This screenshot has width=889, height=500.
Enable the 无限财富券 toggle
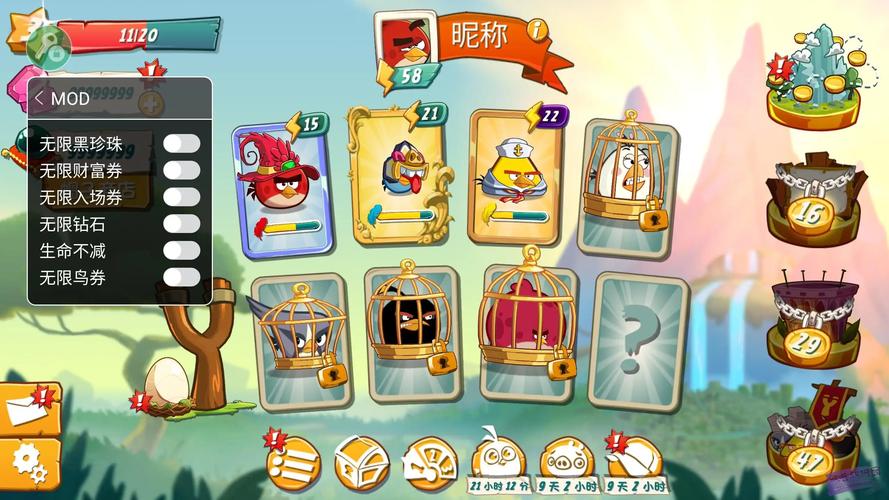tap(181, 171)
